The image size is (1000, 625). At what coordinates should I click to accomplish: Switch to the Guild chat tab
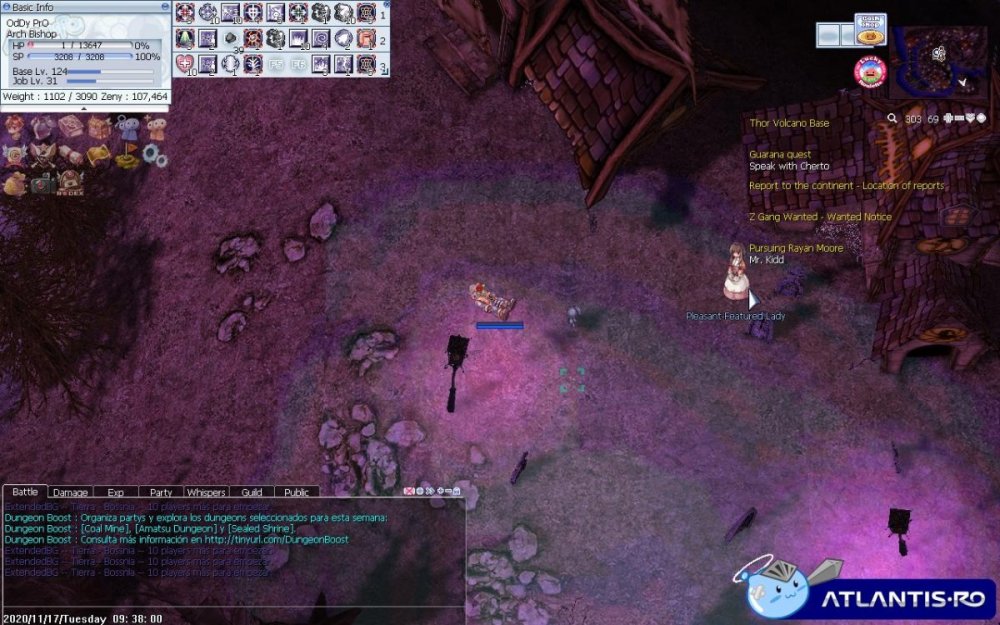pyautogui.click(x=251, y=492)
